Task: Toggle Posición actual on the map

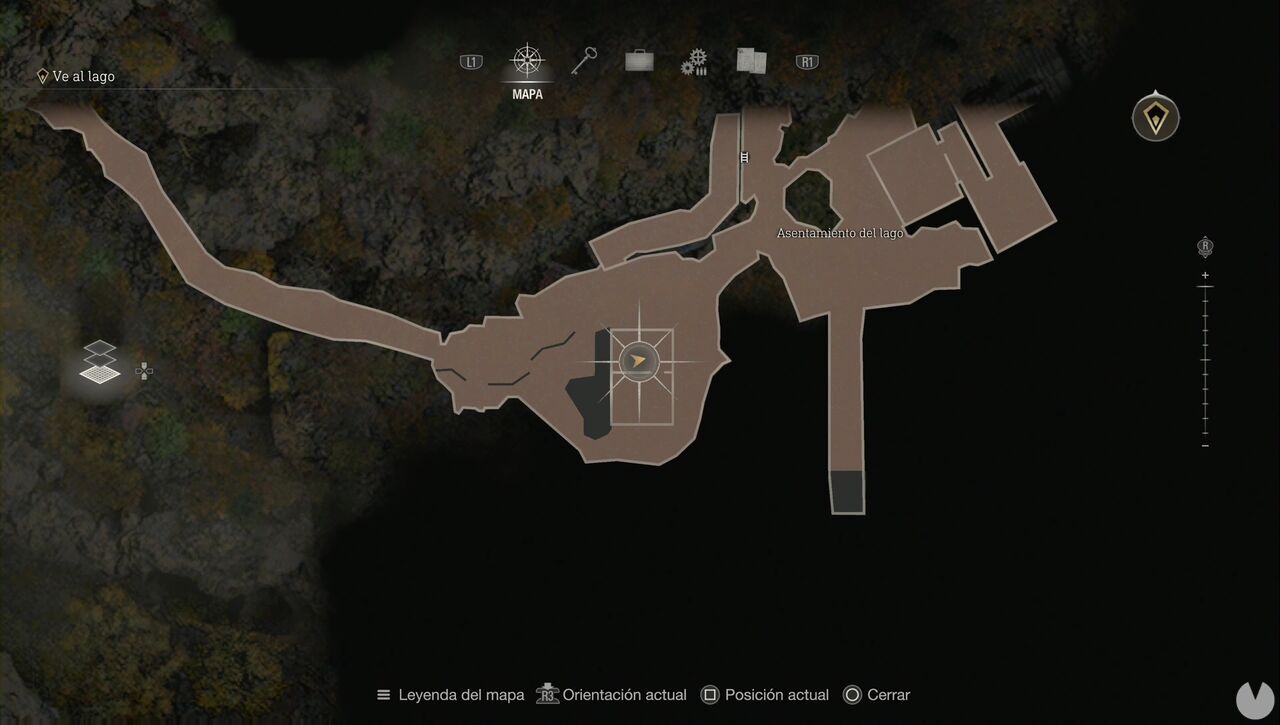Action: point(767,694)
